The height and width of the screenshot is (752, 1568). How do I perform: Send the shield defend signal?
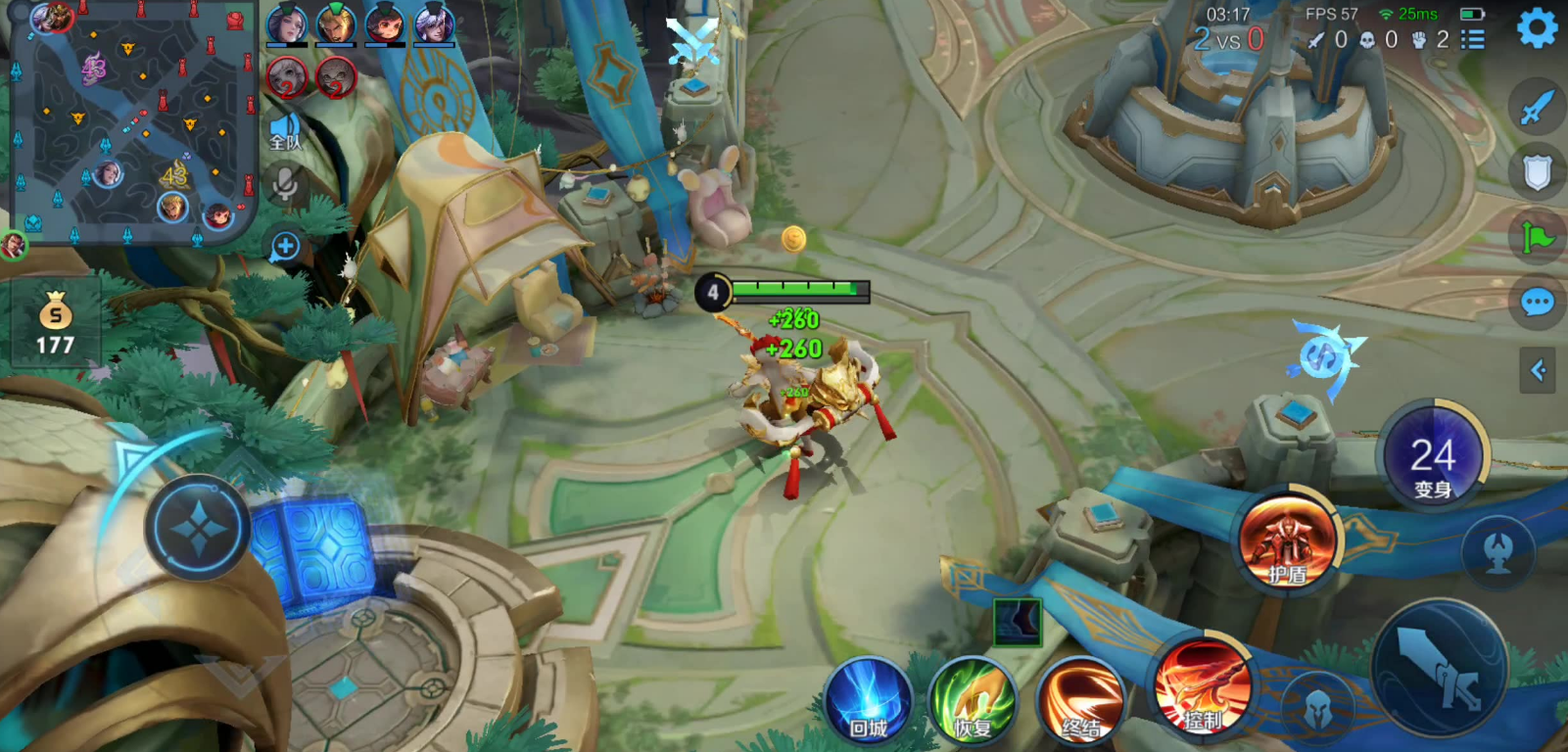1537,172
